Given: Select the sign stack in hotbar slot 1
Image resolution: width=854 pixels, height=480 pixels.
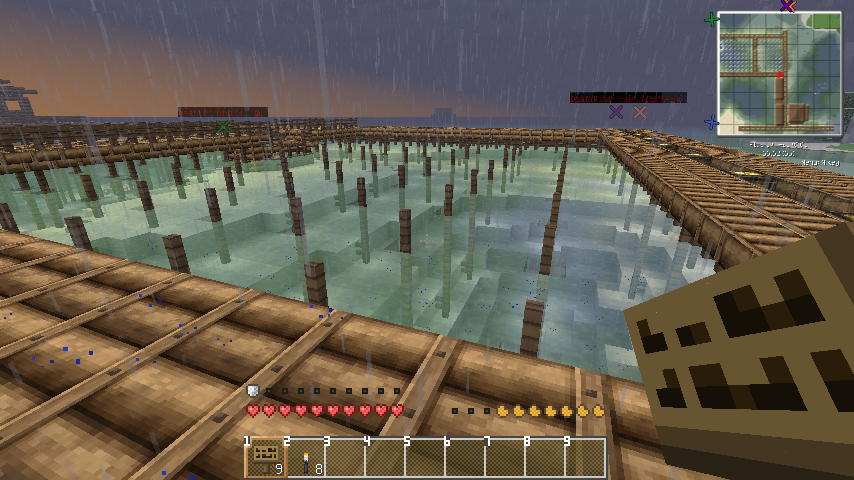Looking at the screenshot, I should point(265,457).
